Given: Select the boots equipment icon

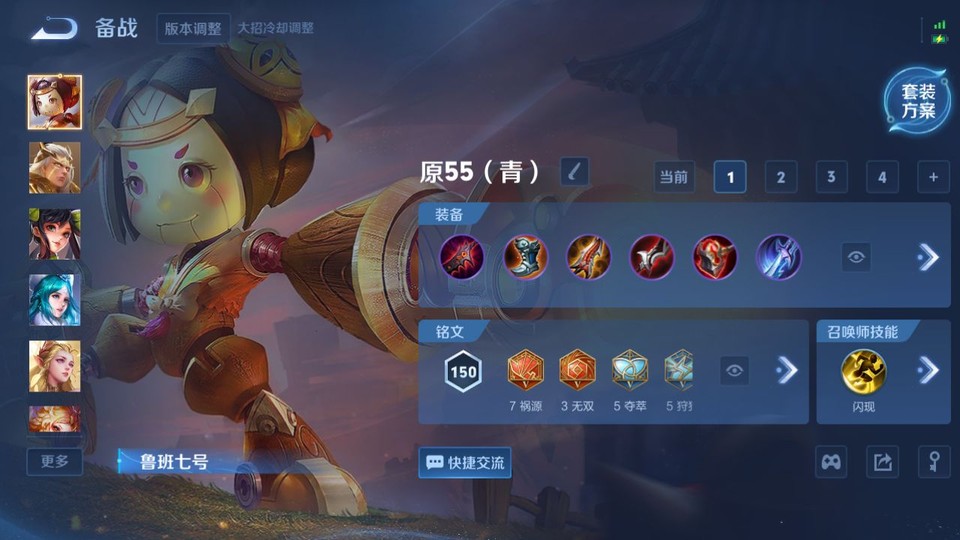Looking at the screenshot, I should (x=525, y=257).
